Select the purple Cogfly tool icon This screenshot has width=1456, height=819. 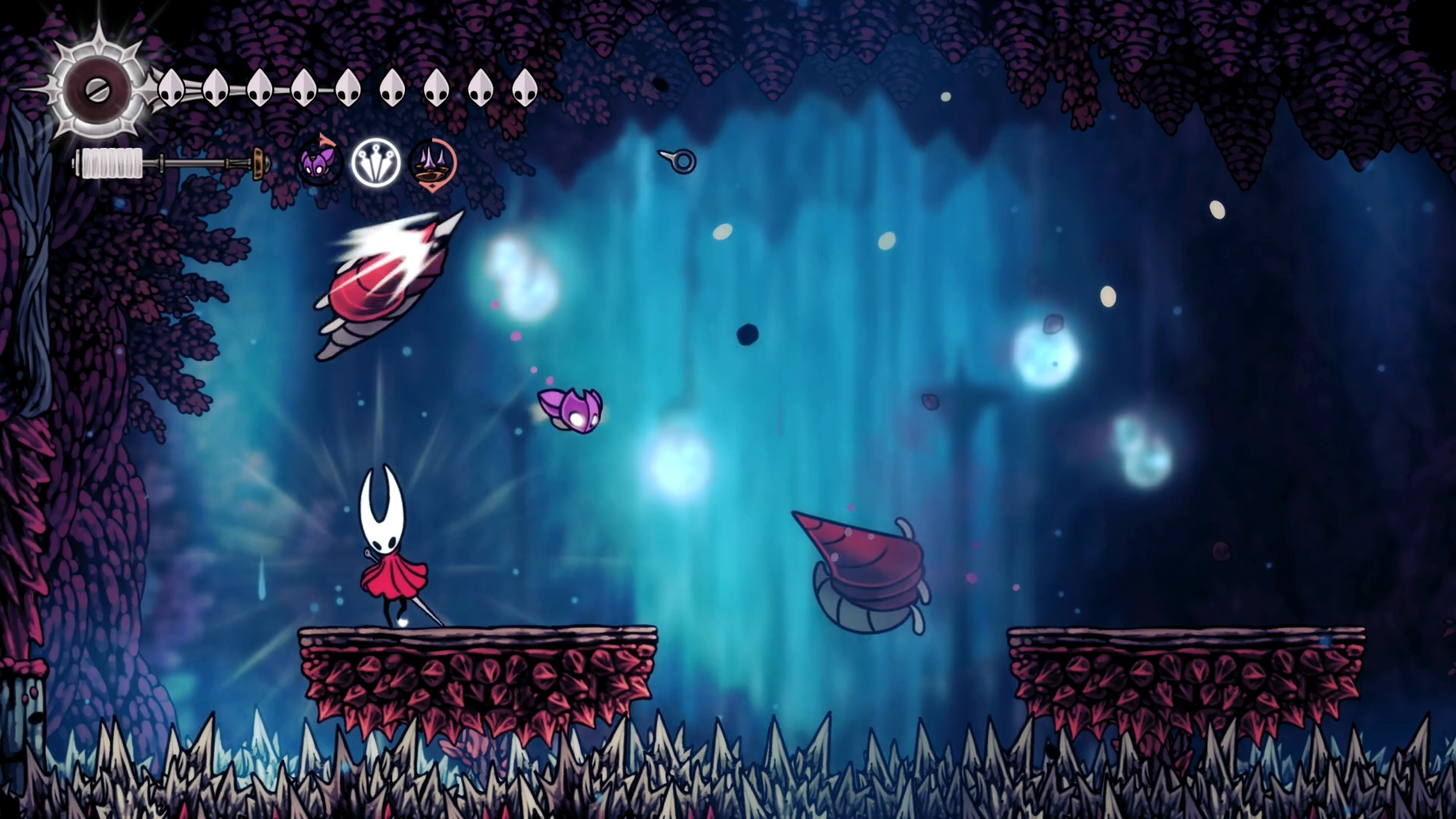318,163
